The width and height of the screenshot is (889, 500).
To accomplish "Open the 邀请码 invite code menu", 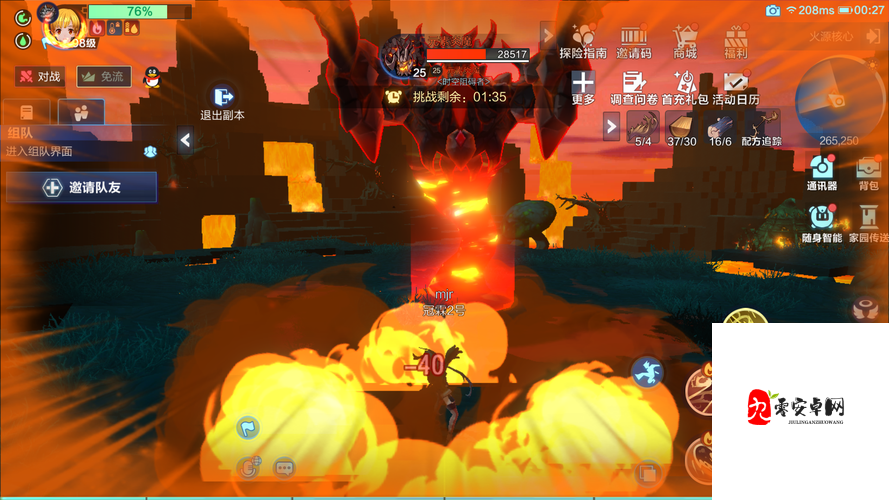I will pyautogui.click(x=633, y=41).
